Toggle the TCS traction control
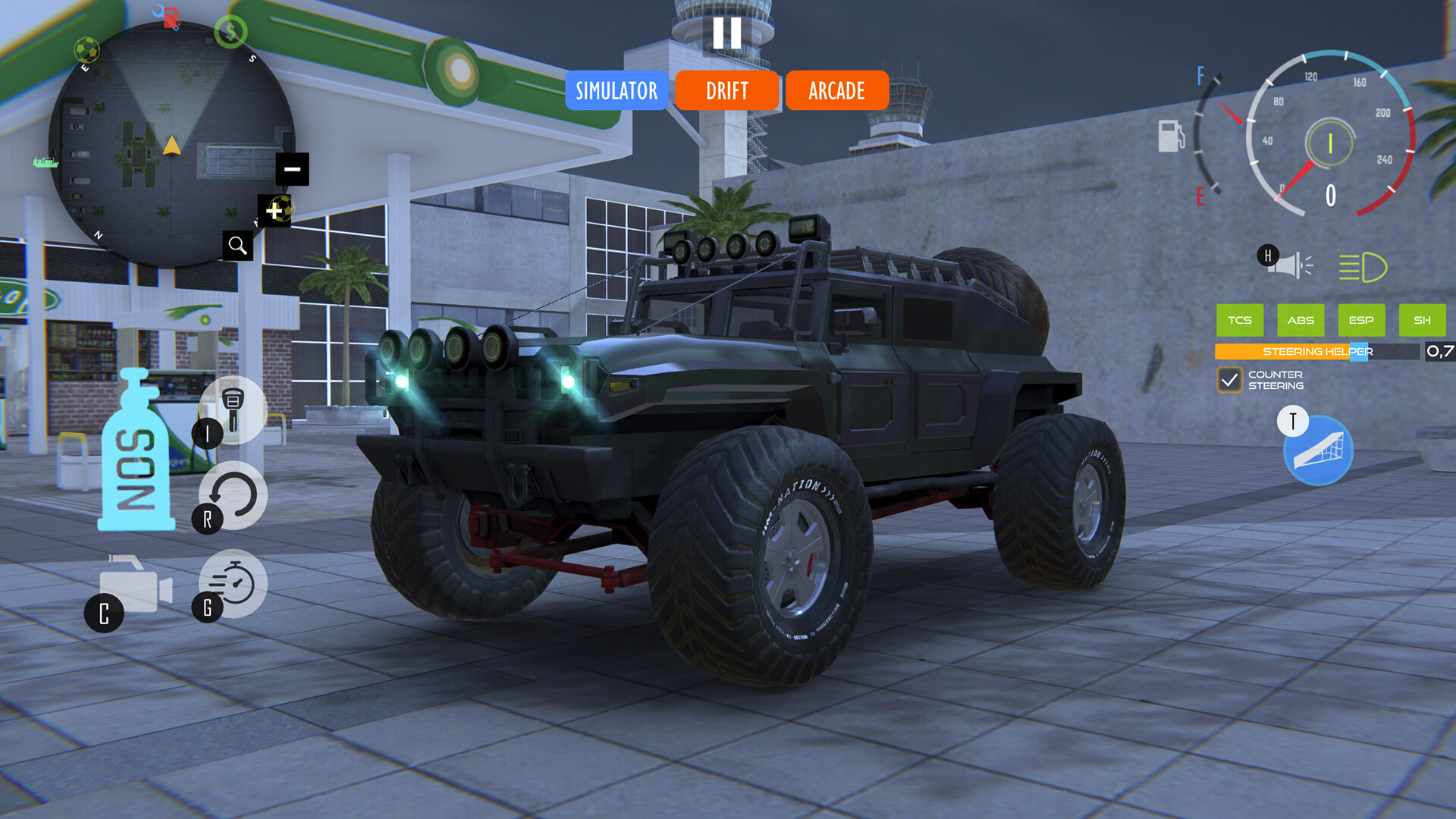The width and height of the screenshot is (1456, 819). pyautogui.click(x=1240, y=321)
